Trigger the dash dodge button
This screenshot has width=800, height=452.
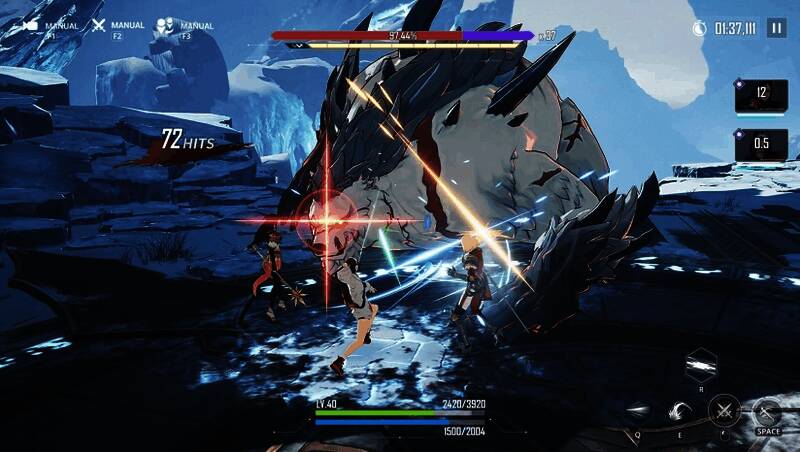click(x=767, y=411)
